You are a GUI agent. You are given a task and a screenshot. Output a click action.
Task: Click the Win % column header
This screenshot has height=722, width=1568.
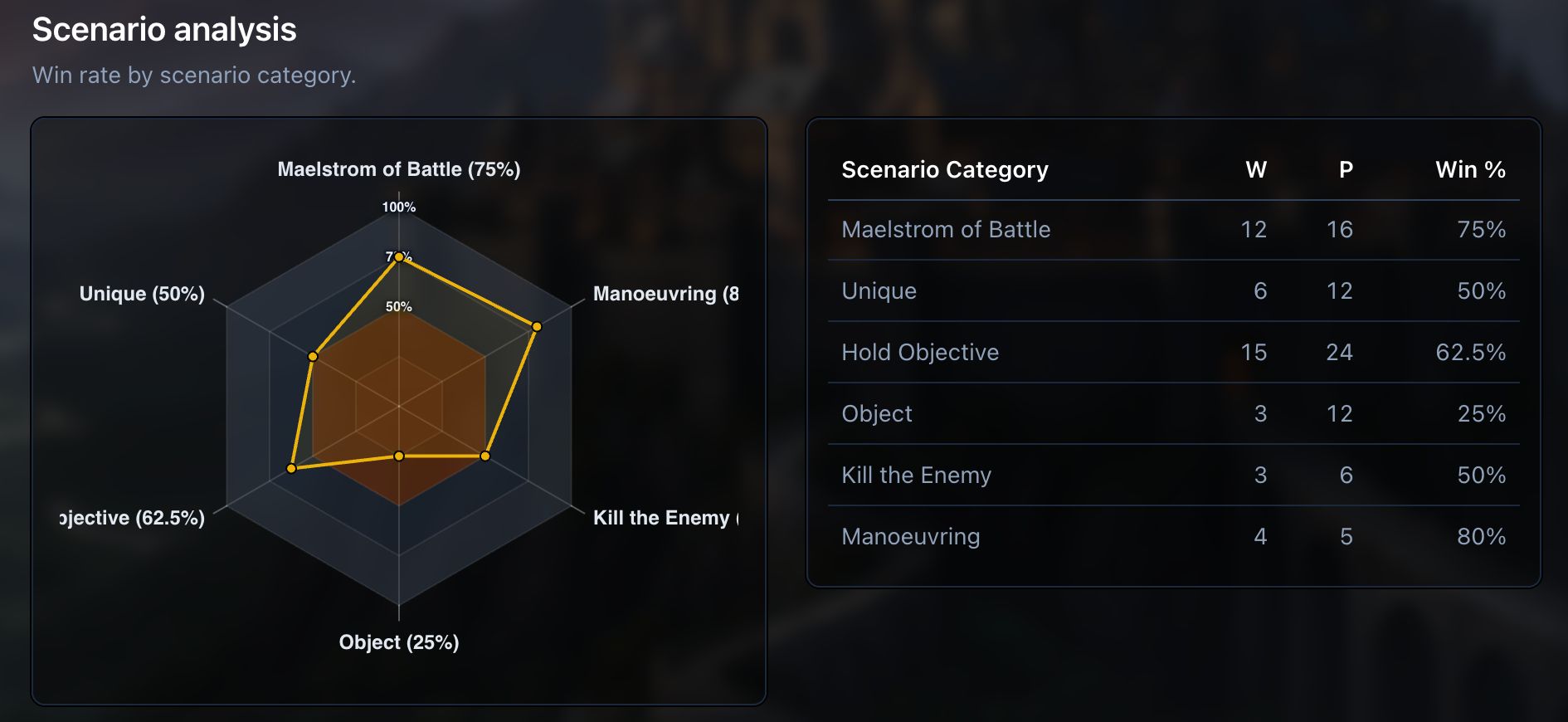[1470, 170]
